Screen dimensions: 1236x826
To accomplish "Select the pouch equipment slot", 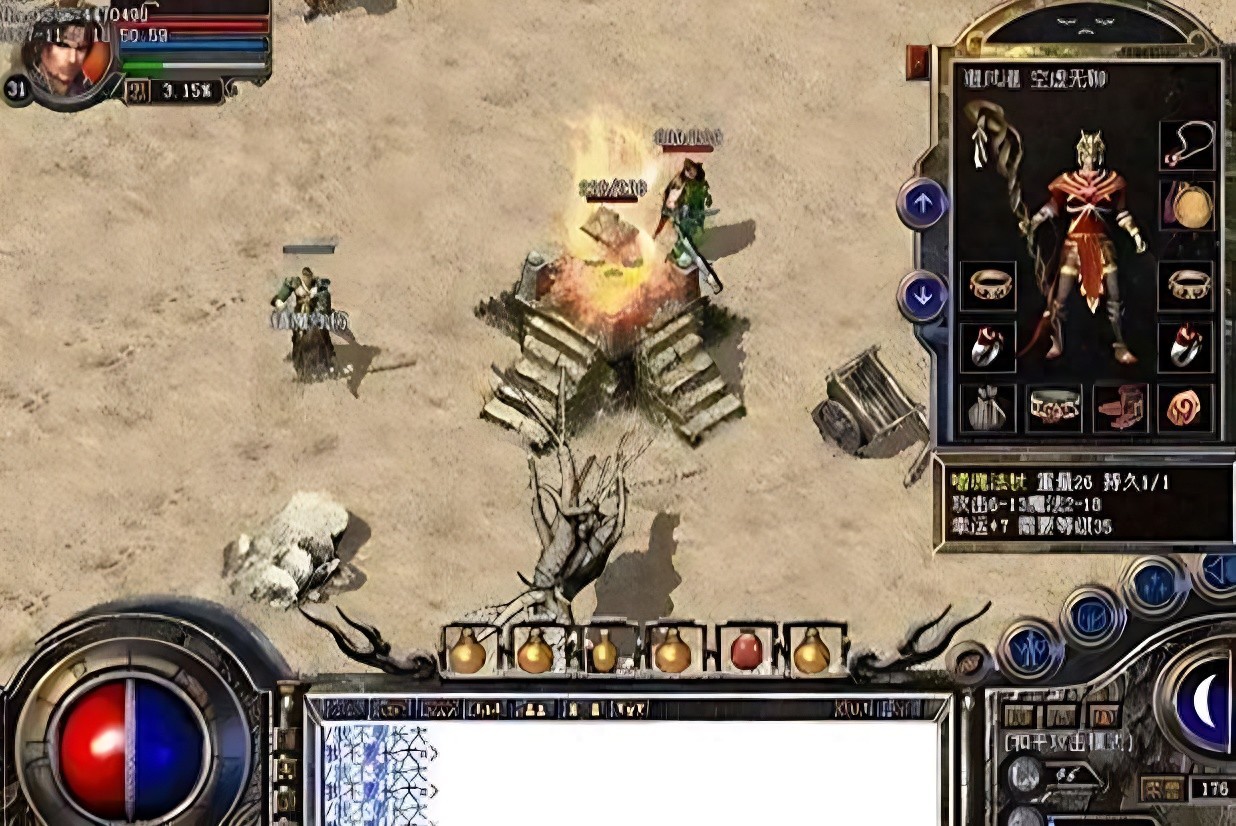I will (987, 408).
